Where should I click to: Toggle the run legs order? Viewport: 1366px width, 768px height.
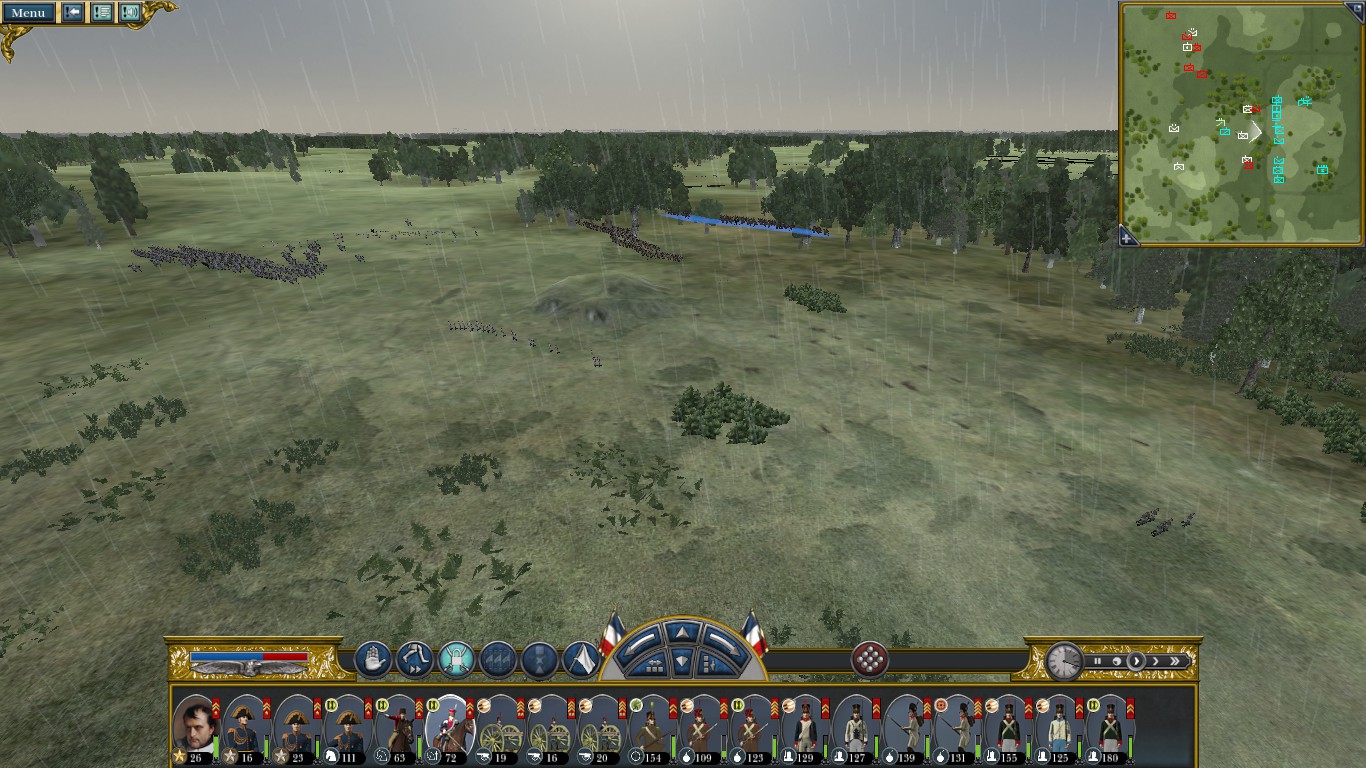coord(414,660)
